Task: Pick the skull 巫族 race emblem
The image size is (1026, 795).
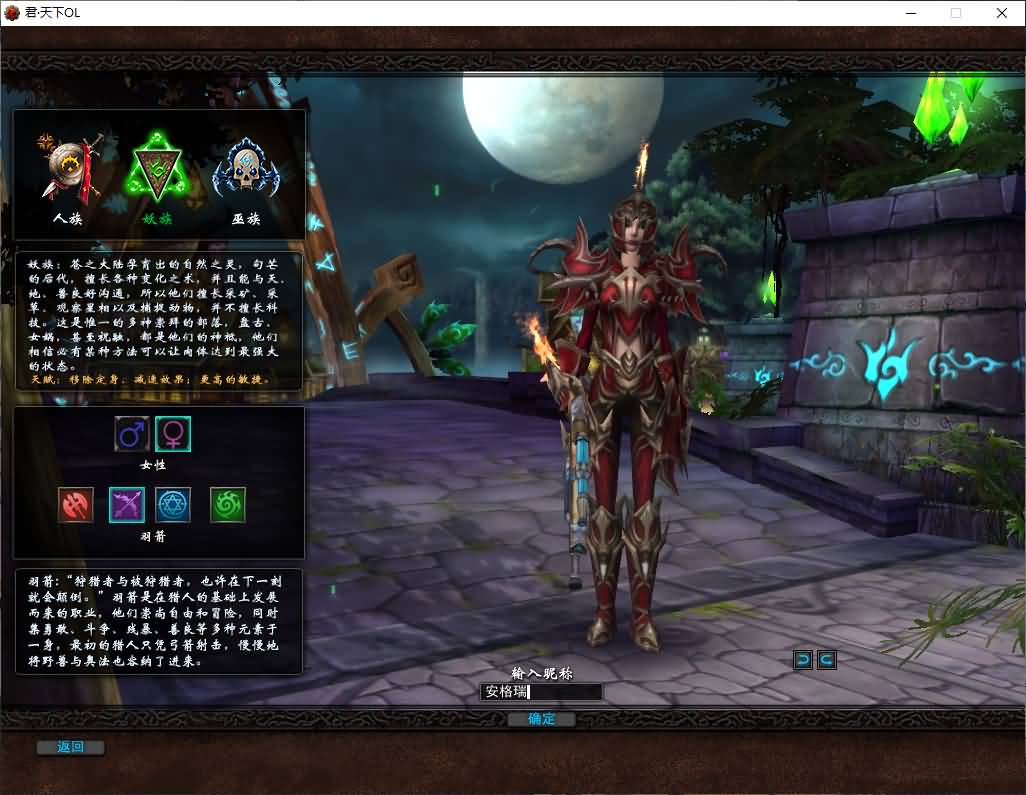Action: 246,170
